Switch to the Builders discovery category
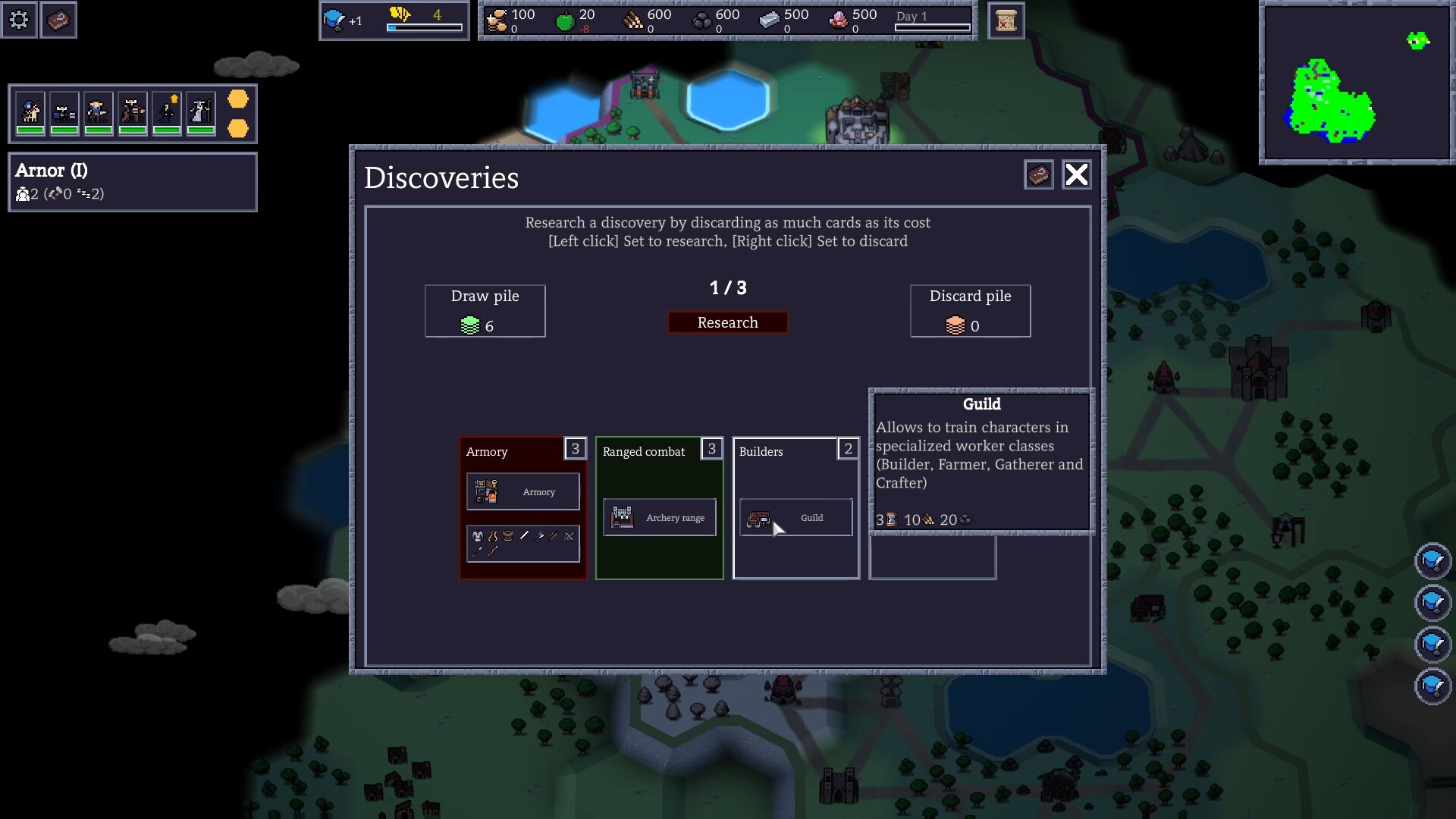Screen dimensions: 1456x819 click(x=761, y=451)
